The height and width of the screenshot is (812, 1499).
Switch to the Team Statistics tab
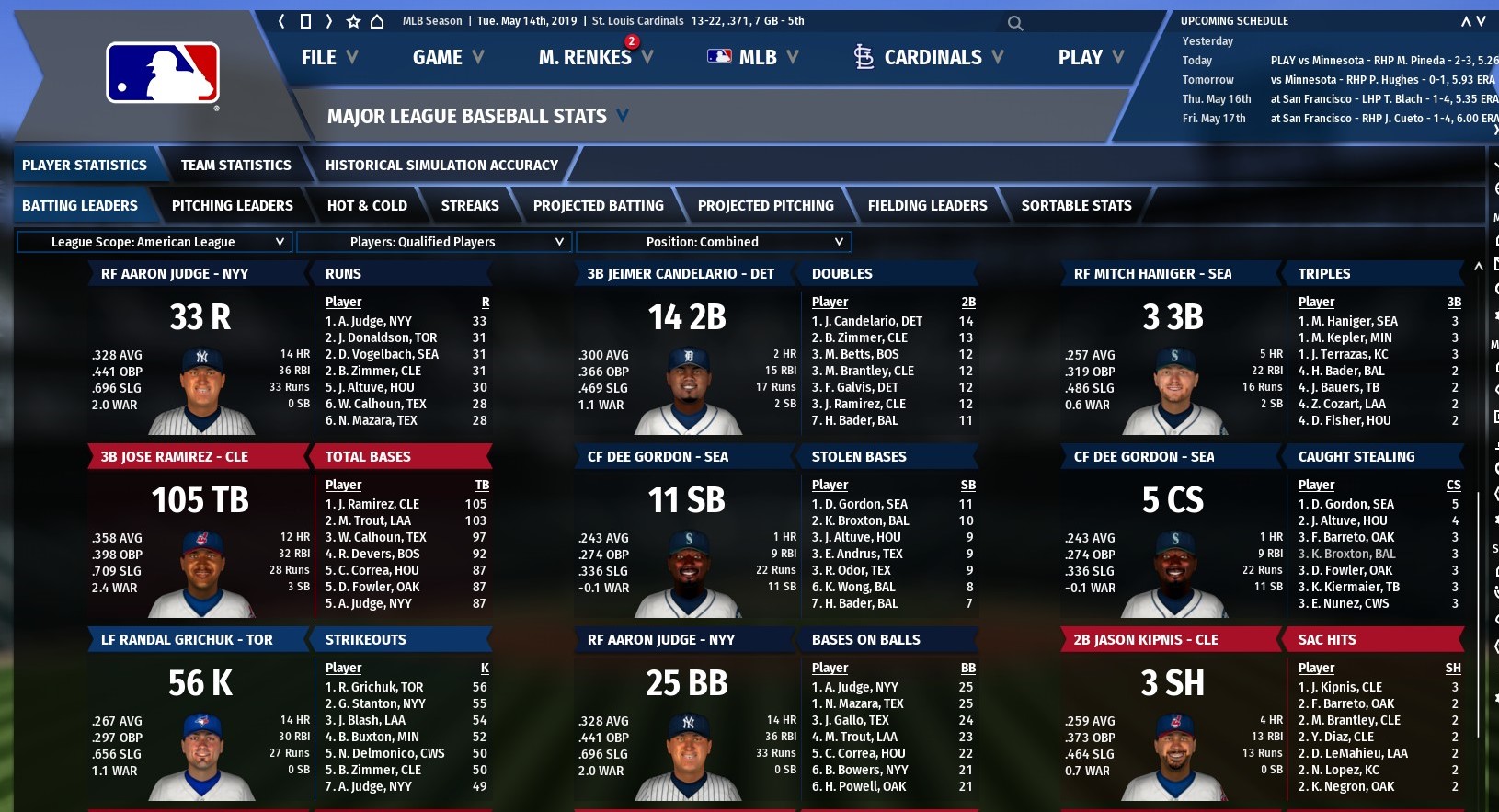coord(235,166)
